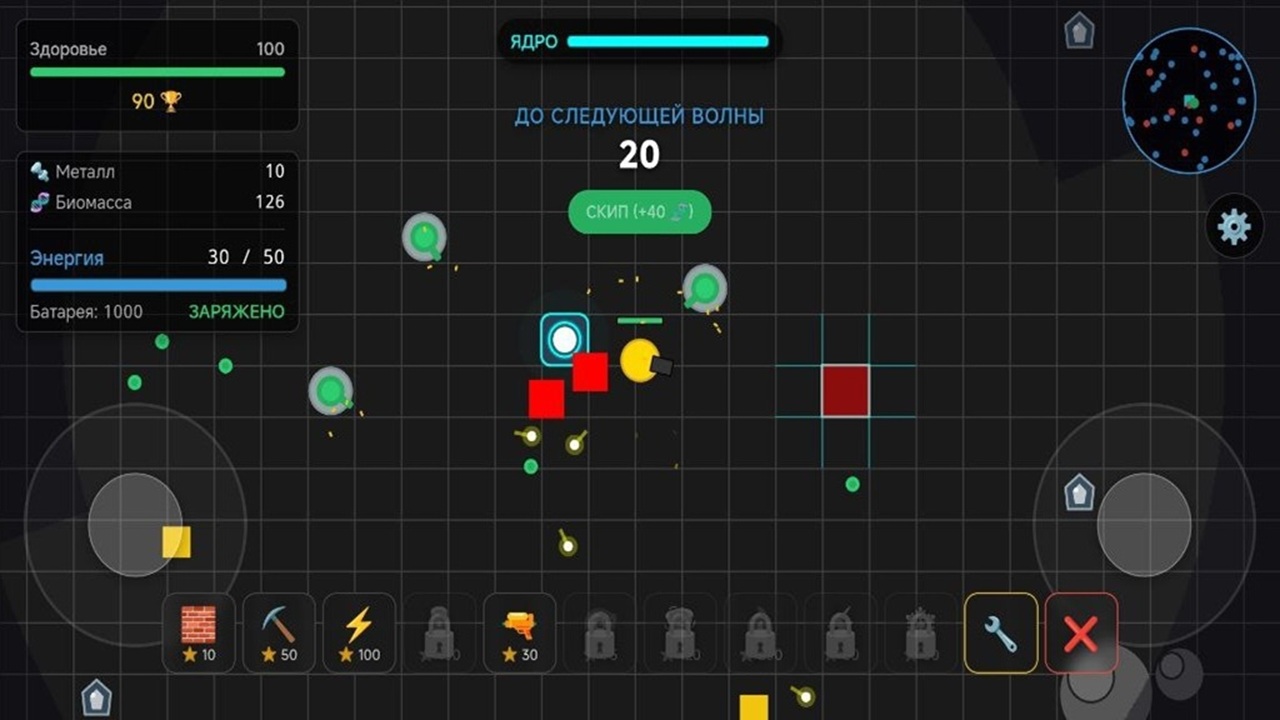Unlock the last padlocked turret slot

920,632
